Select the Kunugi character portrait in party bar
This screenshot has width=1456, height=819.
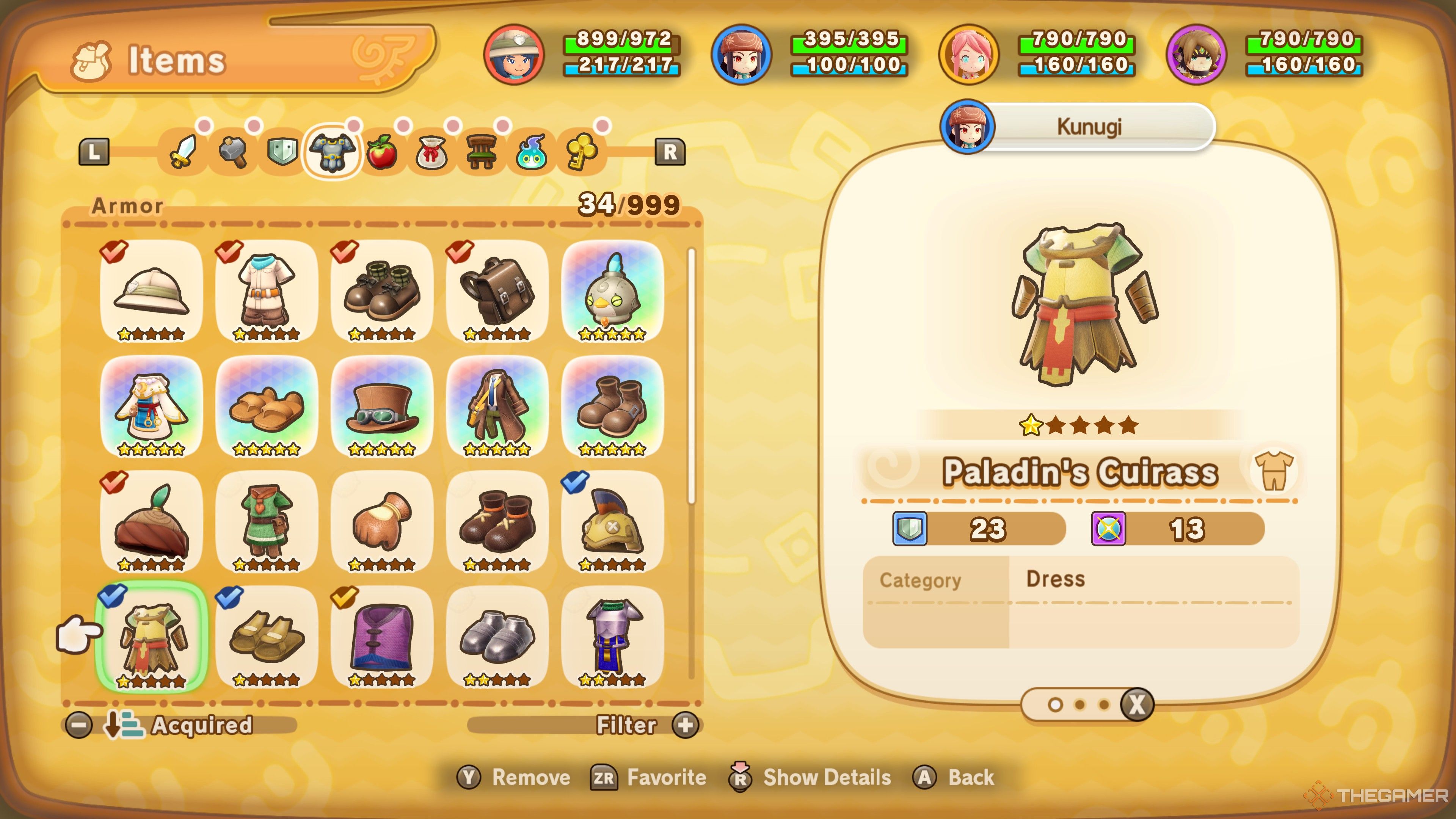pyautogui.click(x=742, y=54)
